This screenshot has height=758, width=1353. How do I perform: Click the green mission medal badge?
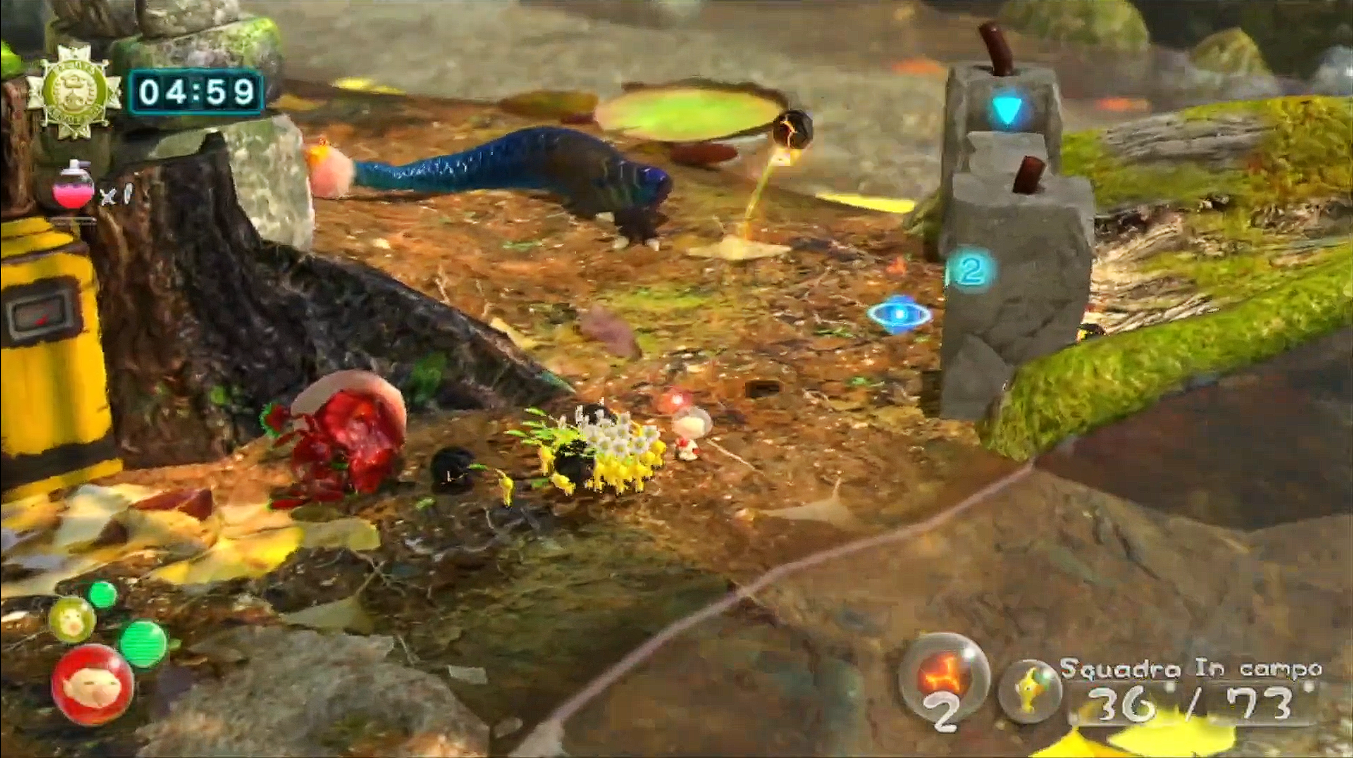point(73,92)
